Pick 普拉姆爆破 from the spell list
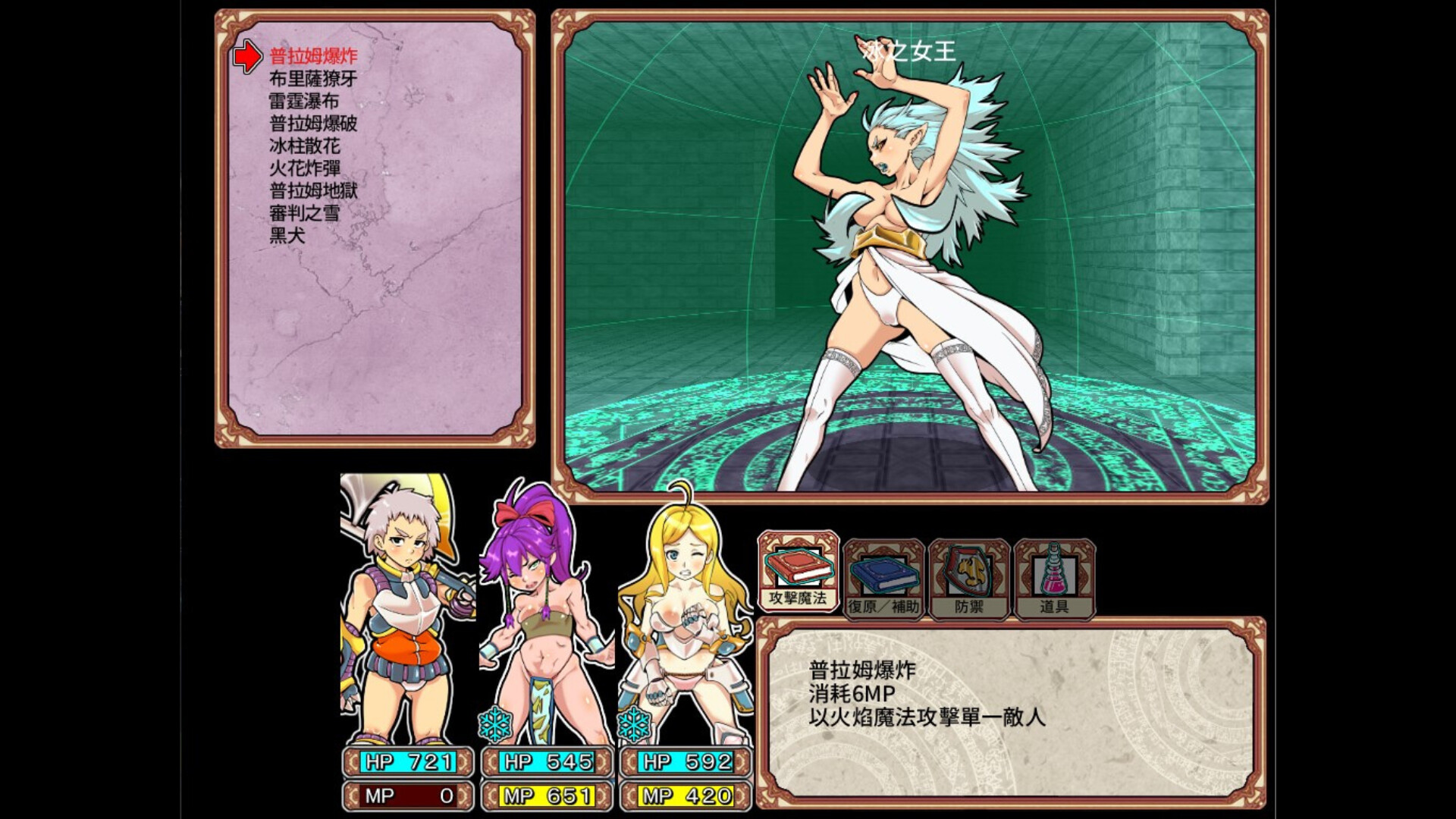The image size is (1456, 819). click(313, 124)
